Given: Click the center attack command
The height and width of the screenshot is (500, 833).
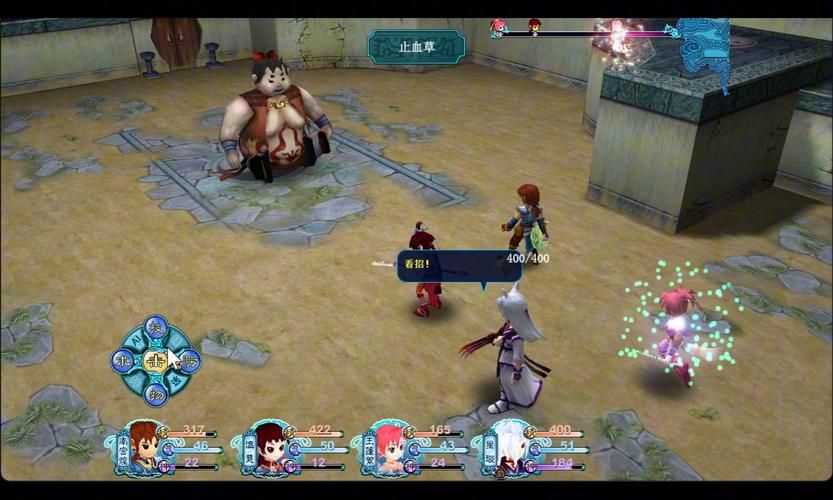Looking at the screenshot, I should coord(155,361).
